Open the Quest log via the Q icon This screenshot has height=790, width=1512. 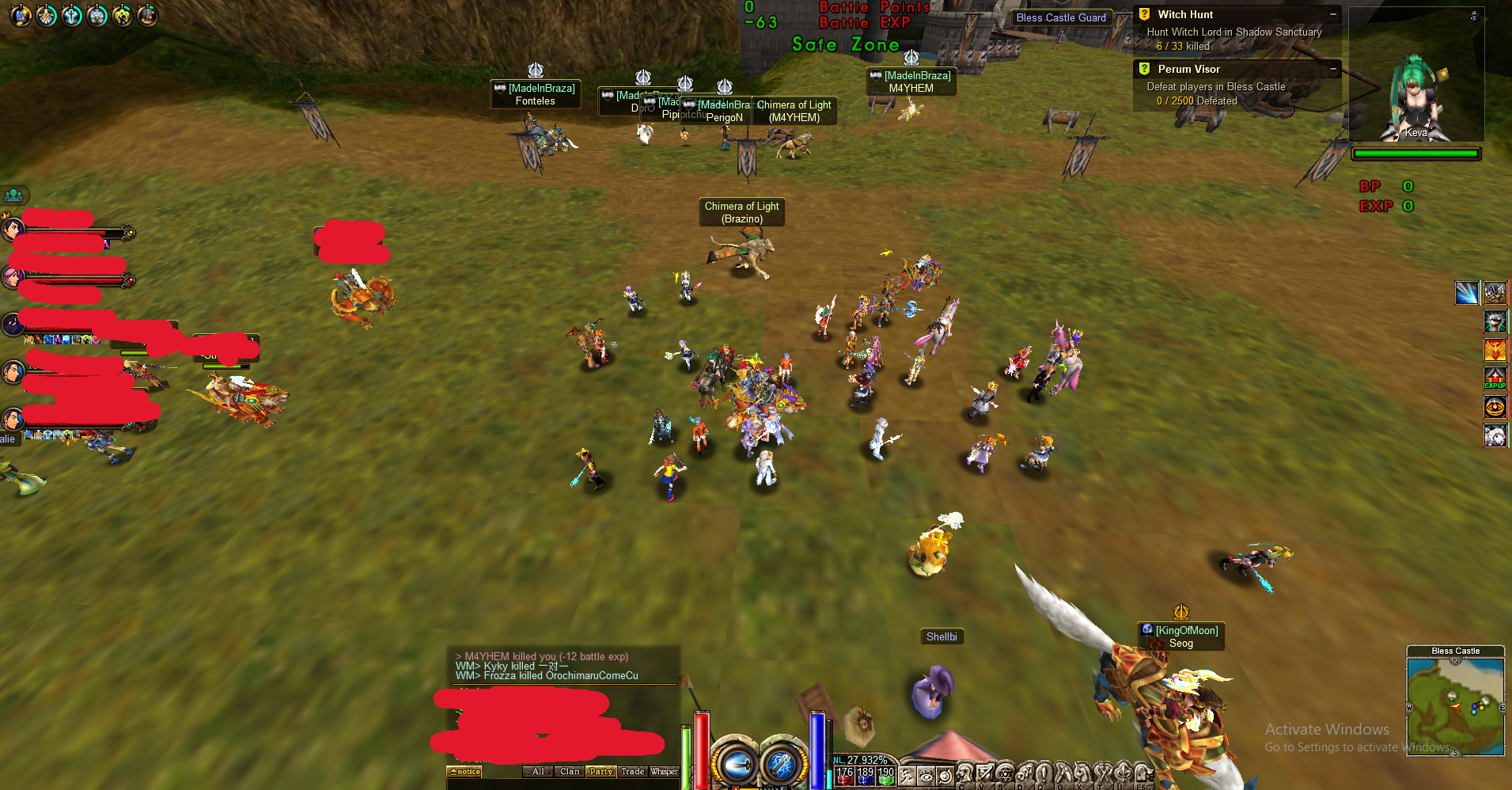coord(1042,773)
